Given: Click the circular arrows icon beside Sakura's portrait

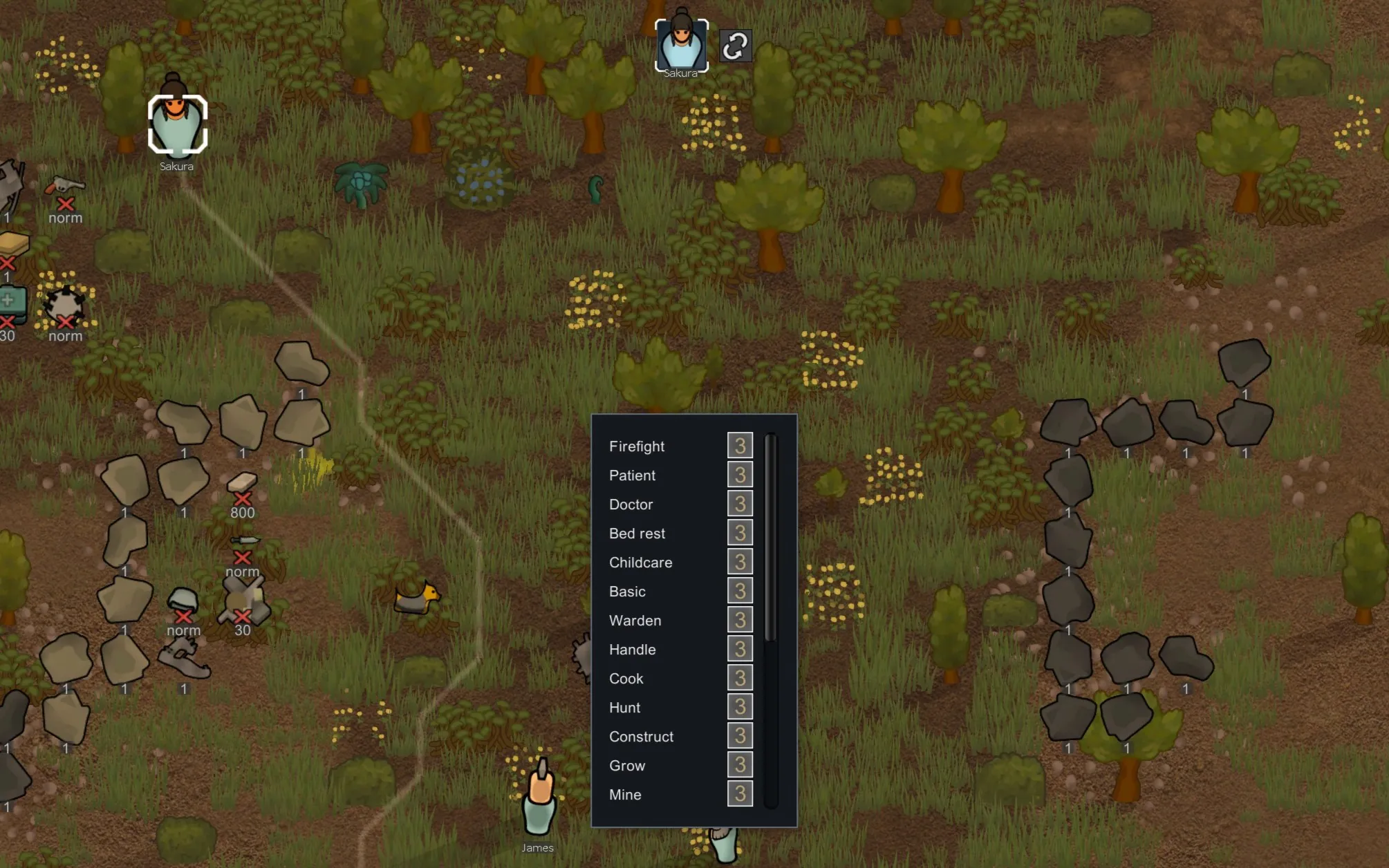Looking at the screenshot, I should 735,46.
